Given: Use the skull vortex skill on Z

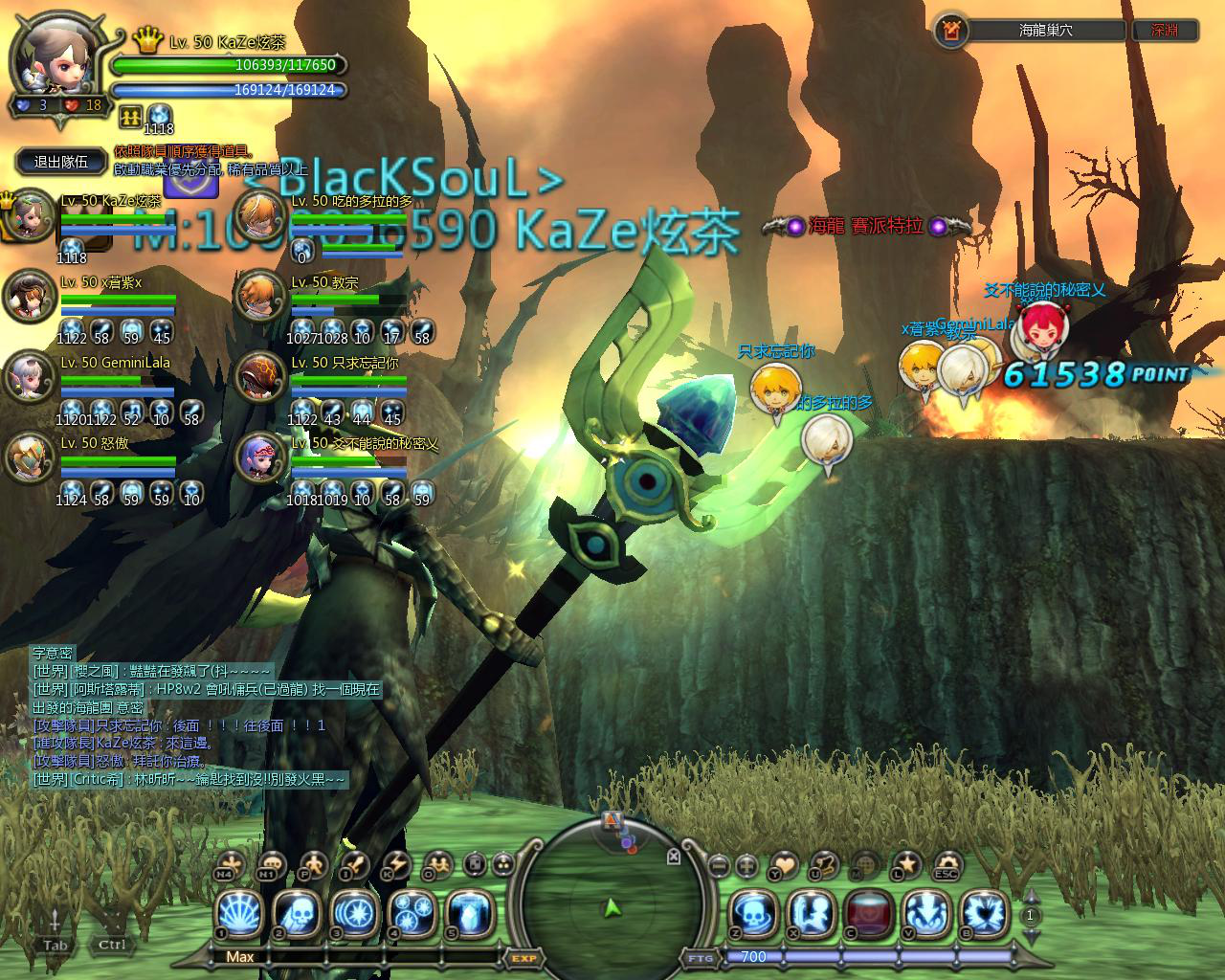Looking at the screenshot, I should [x=755, y=912].
